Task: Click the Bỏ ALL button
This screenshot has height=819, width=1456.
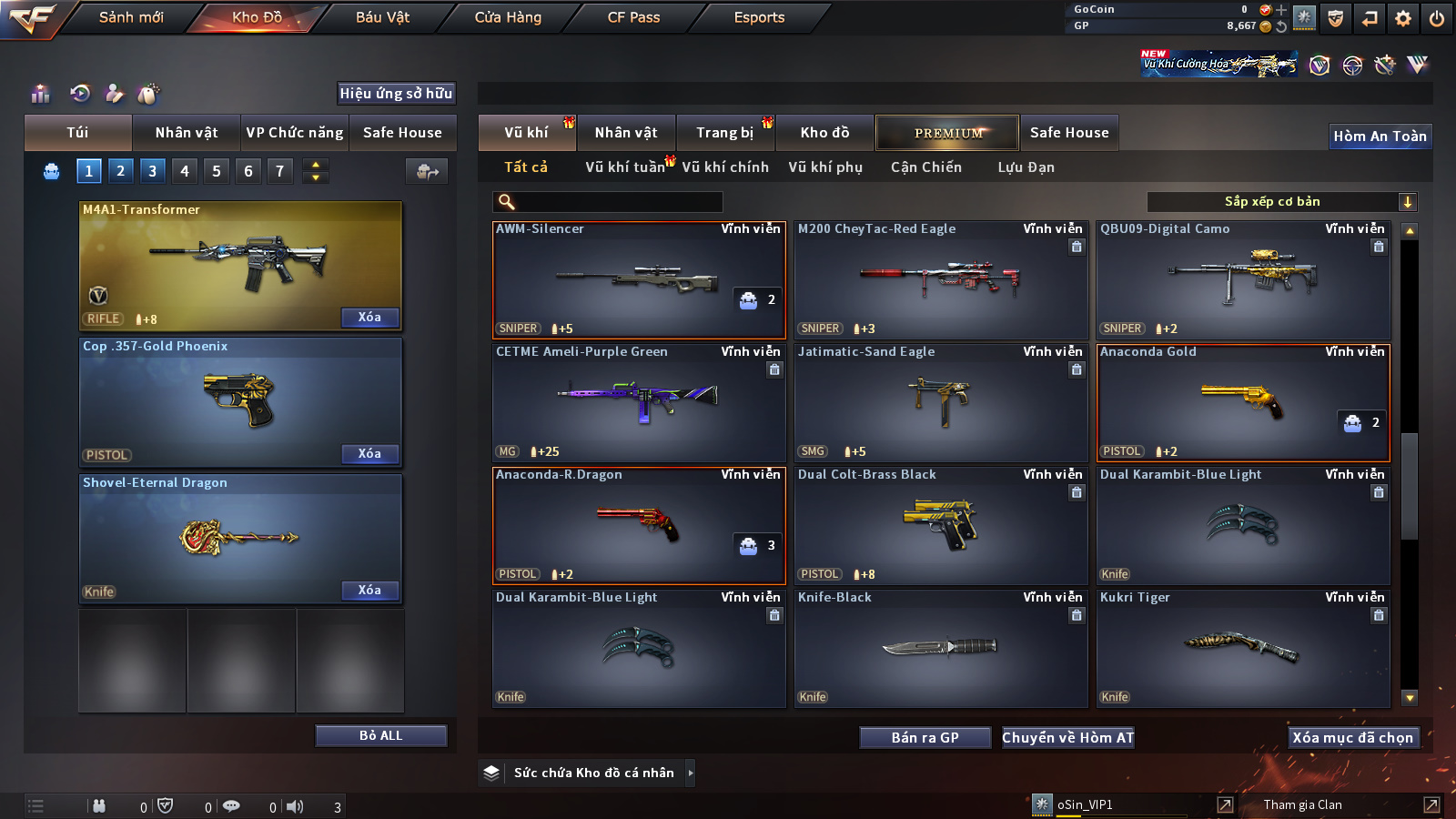Action: (380, 735)
